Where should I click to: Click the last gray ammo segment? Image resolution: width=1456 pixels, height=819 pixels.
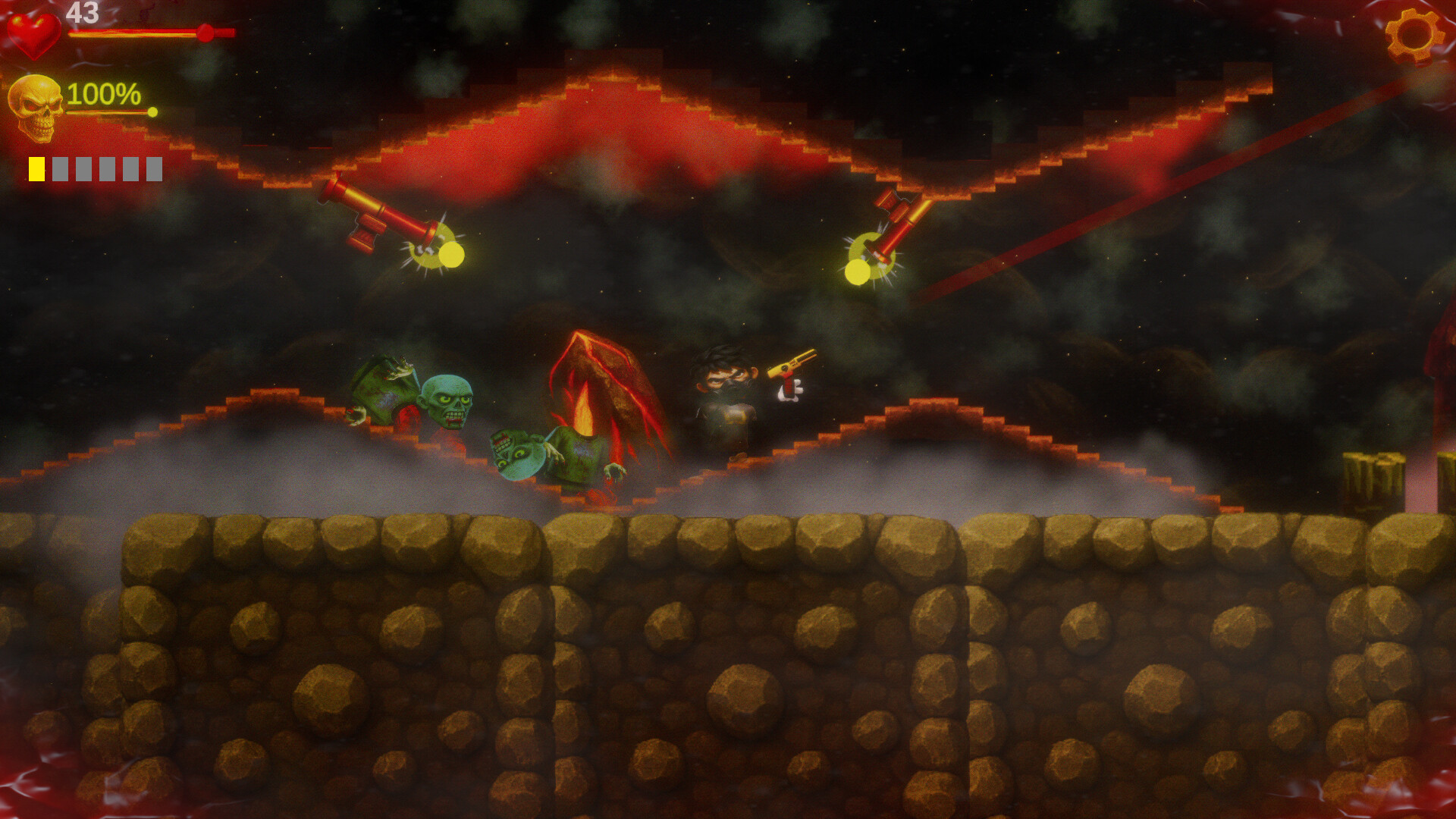154,168
